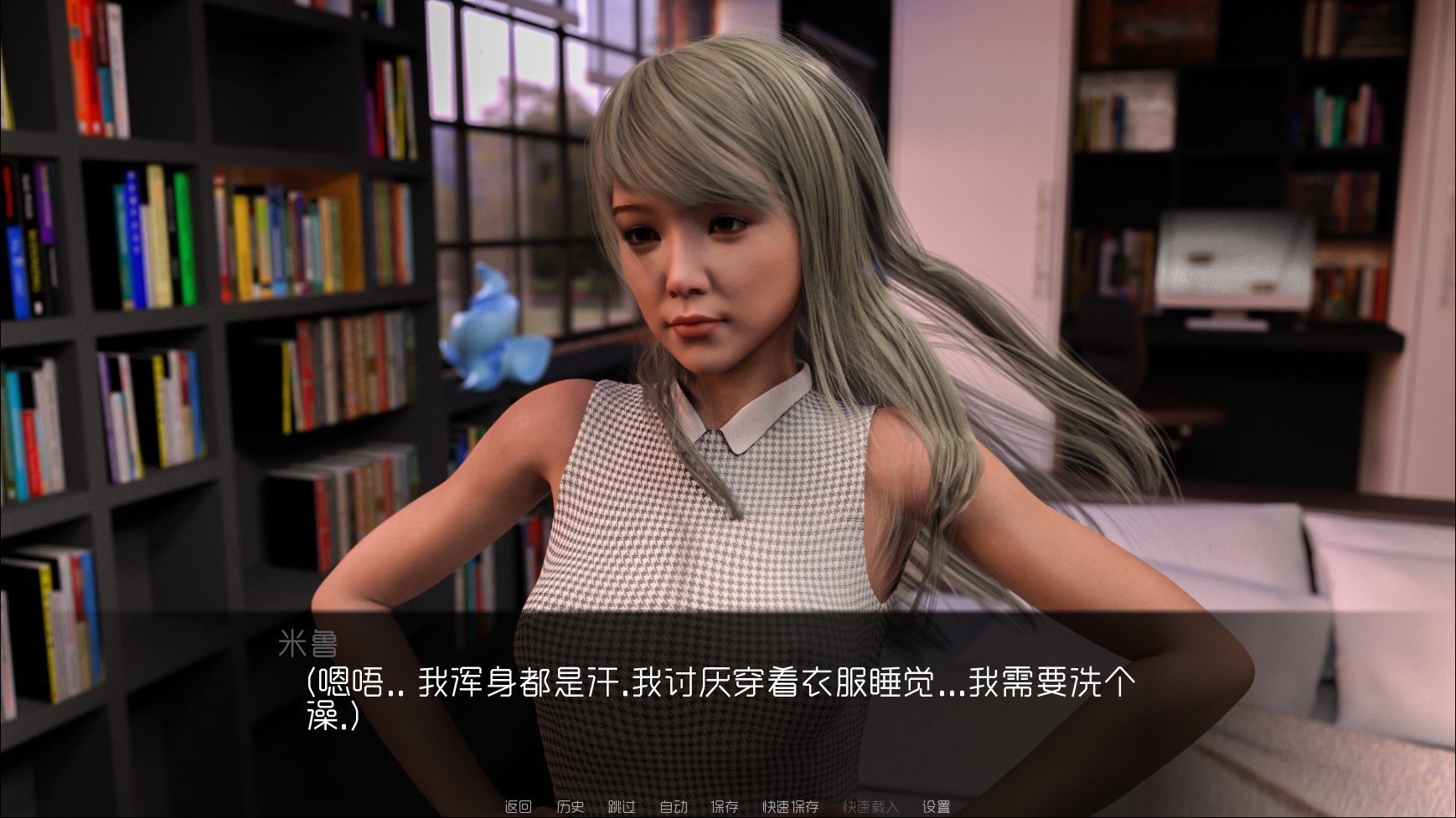Click 快速载入 to quick-load progress
This screenshot has height=818, width=1456.
pyautogui.click(x=870, y=806)
